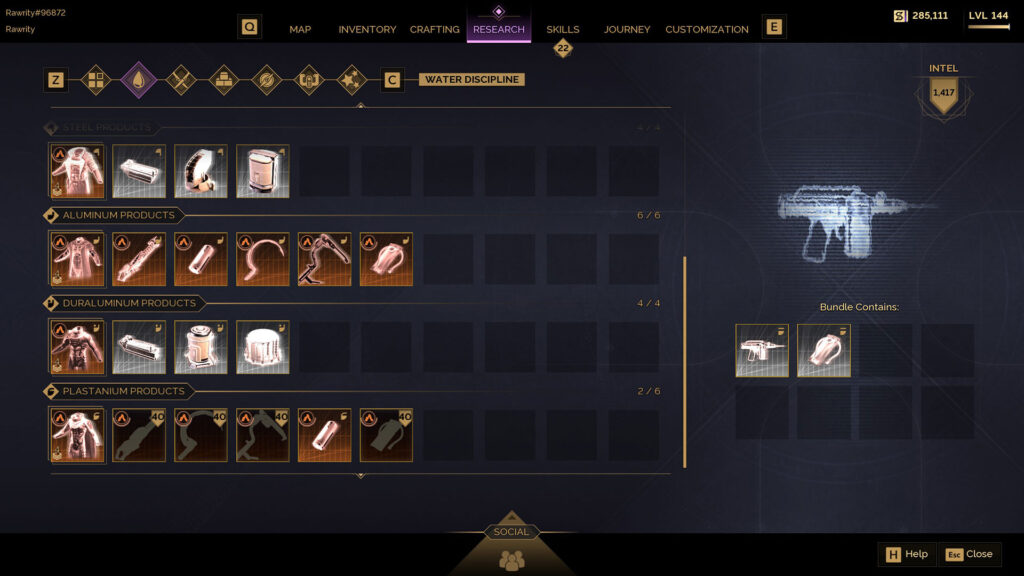Collapse the Aluminum Products section header

[118, 215]
